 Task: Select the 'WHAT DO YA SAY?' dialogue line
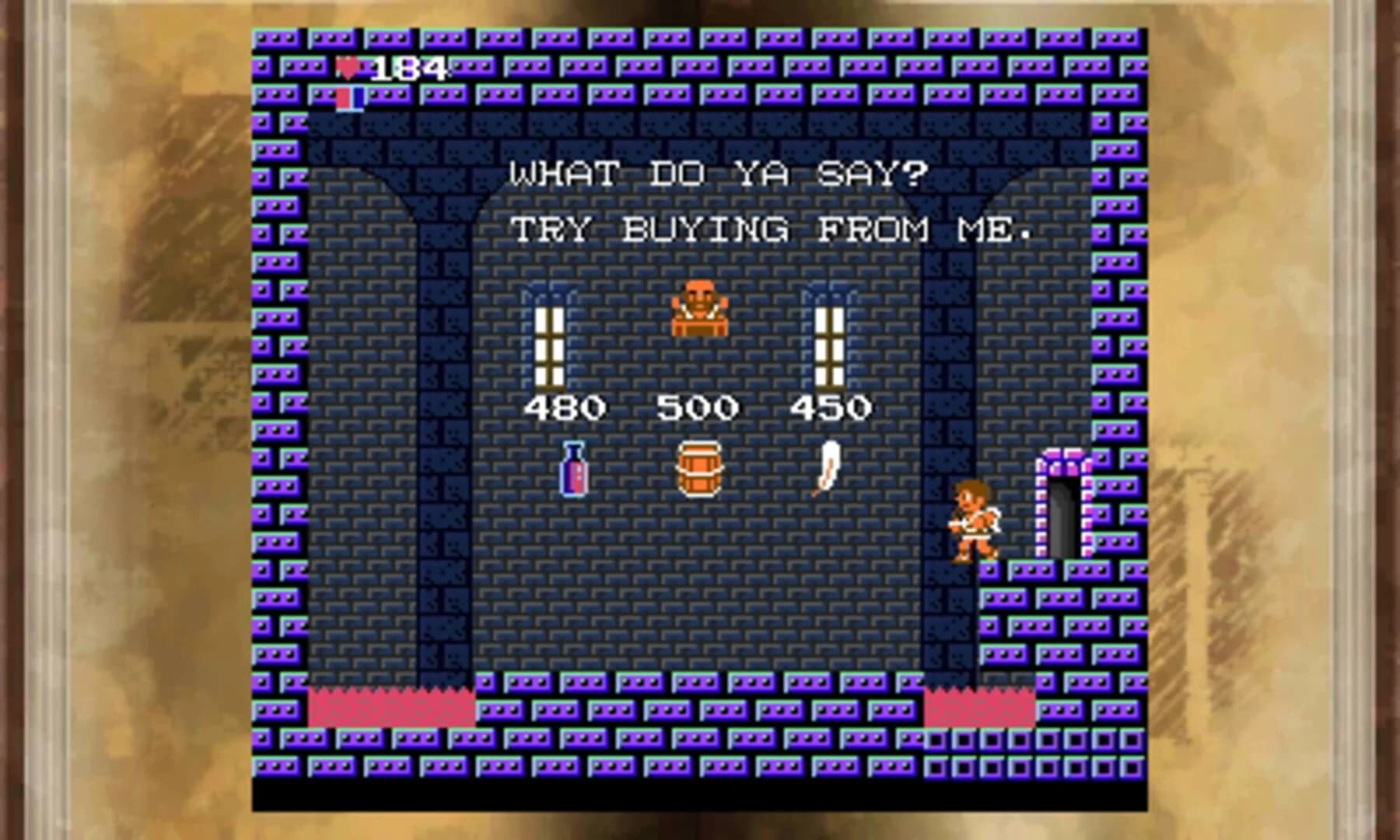[x=716, y=173]
